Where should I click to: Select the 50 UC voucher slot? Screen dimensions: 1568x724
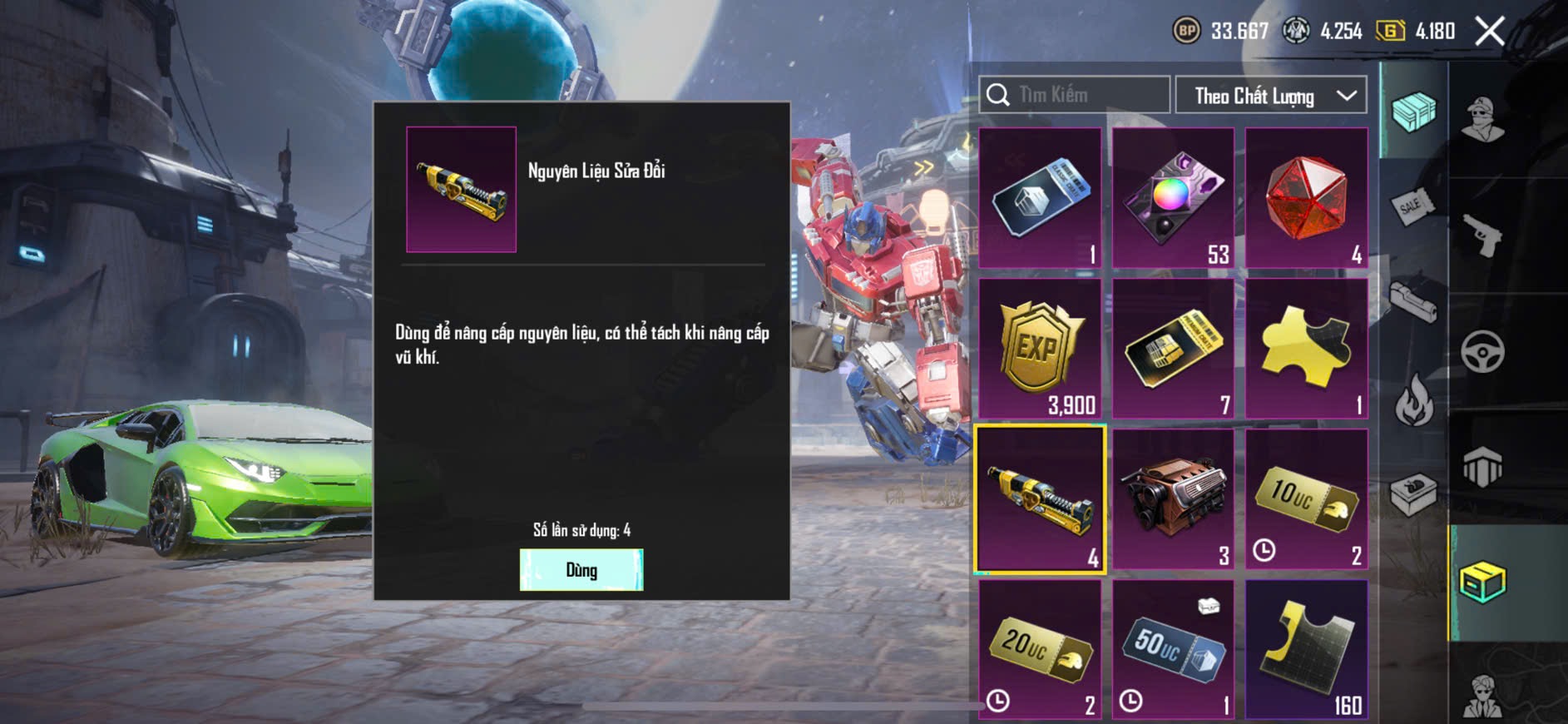1173,649
